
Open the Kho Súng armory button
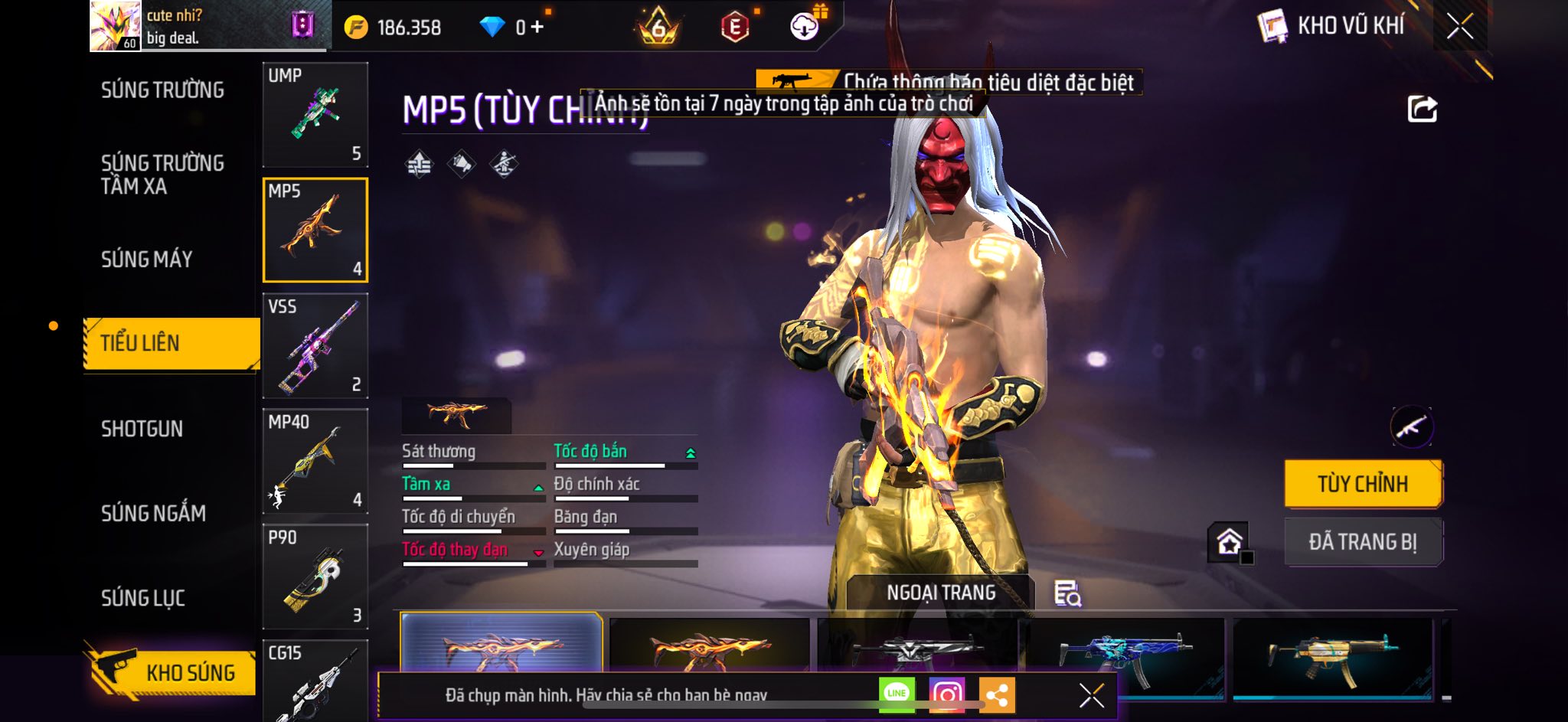click(170, 671)
